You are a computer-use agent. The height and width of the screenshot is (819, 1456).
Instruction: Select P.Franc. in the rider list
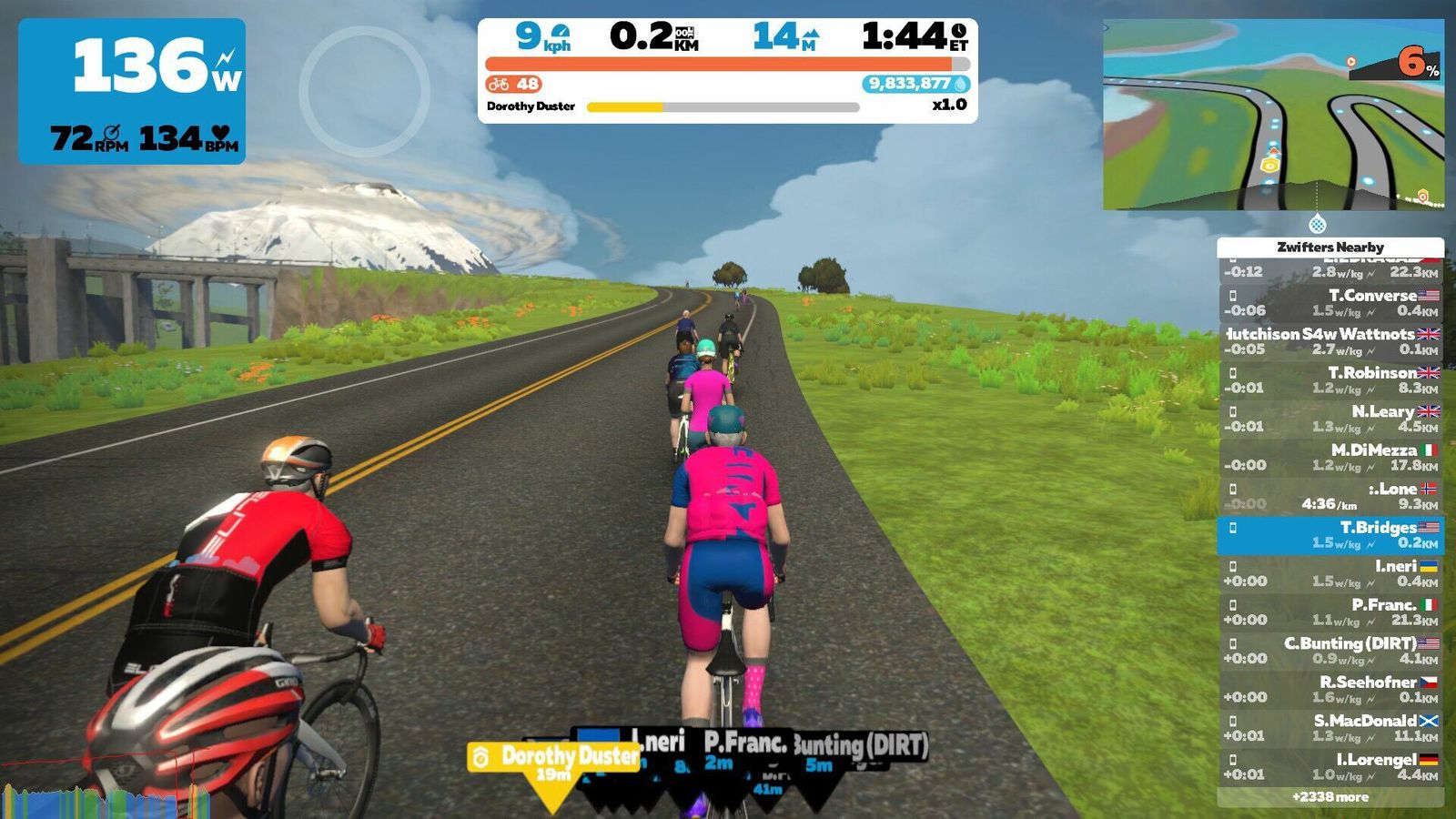pyautogui.click(x=1330, y=612)
